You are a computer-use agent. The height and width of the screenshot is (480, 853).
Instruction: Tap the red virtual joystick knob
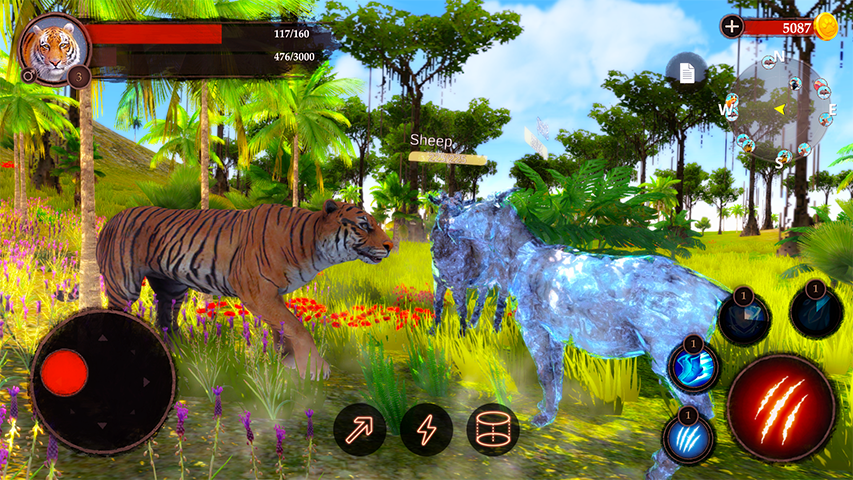64,372
